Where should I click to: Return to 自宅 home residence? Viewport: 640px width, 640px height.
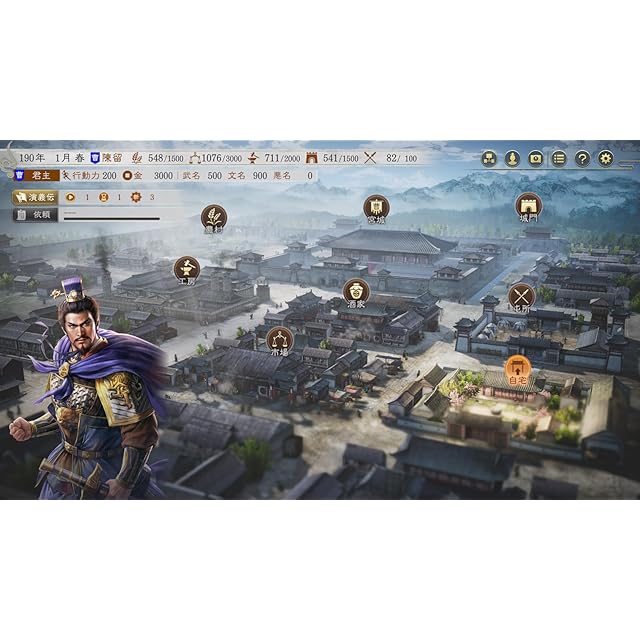(x=517, y=369)
